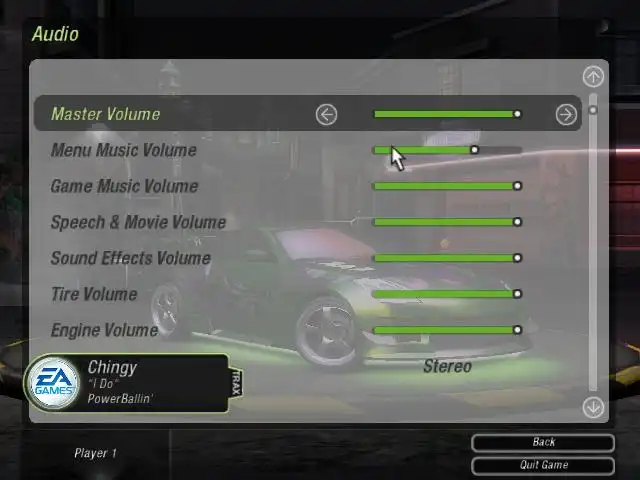Image resolution: width=640 pixels, height=480 pixels.
Task: Set the Menu Music Volume slider
Action: (447, 150)
